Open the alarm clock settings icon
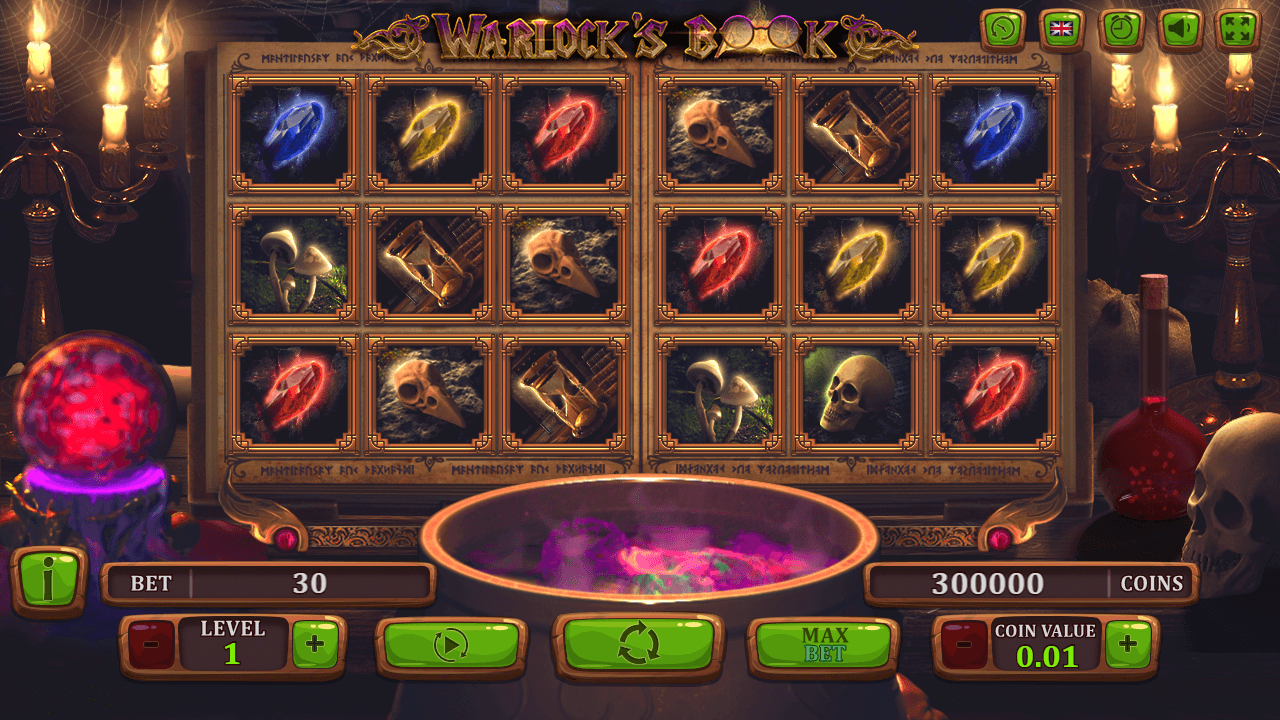This screenshot has width=1280, height=720. point(1121,30)
